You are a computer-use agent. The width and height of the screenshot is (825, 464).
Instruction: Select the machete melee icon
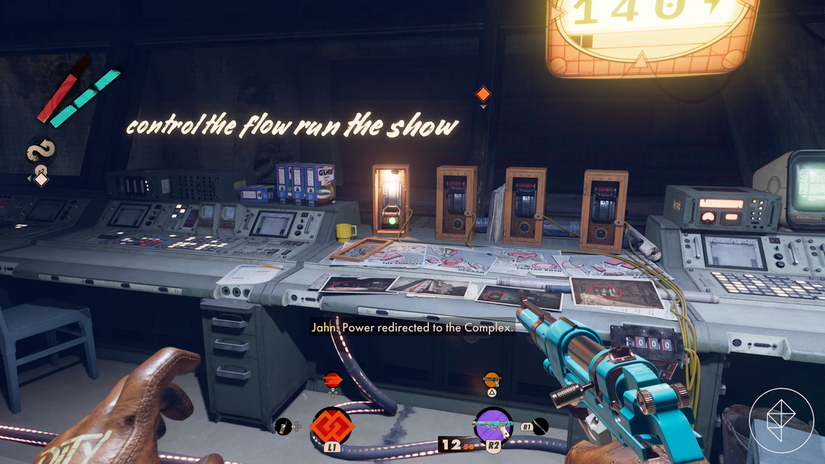541,426
